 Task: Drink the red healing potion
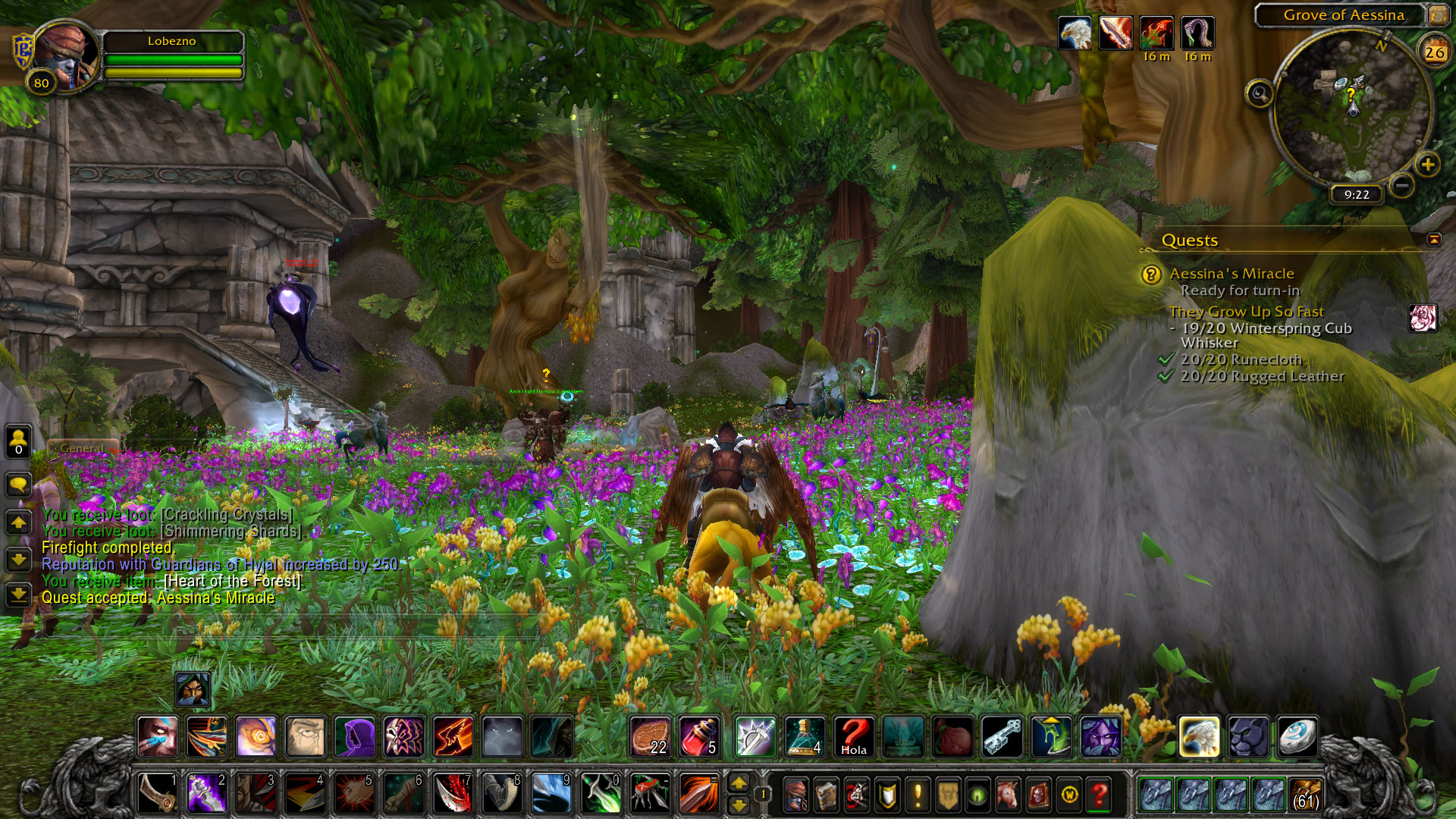click(699, 736)
